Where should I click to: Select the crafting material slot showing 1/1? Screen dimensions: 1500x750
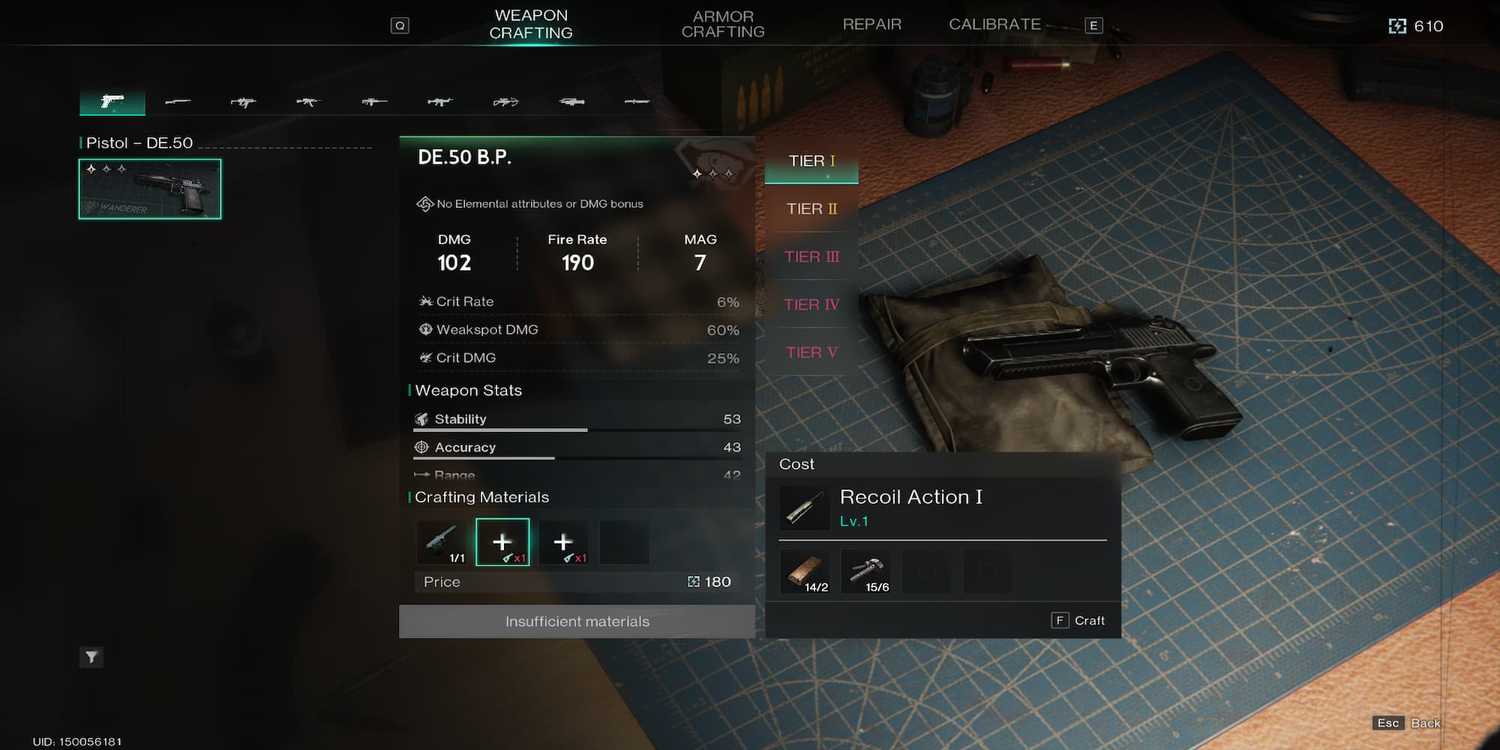pyautogui.click(x=441, y=542)
